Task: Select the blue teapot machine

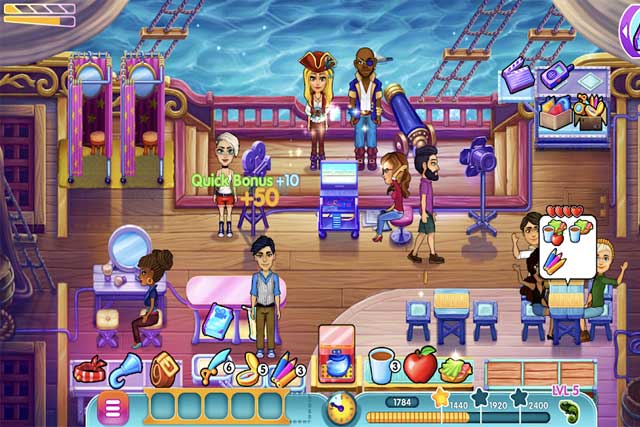Action: [338, 362]
